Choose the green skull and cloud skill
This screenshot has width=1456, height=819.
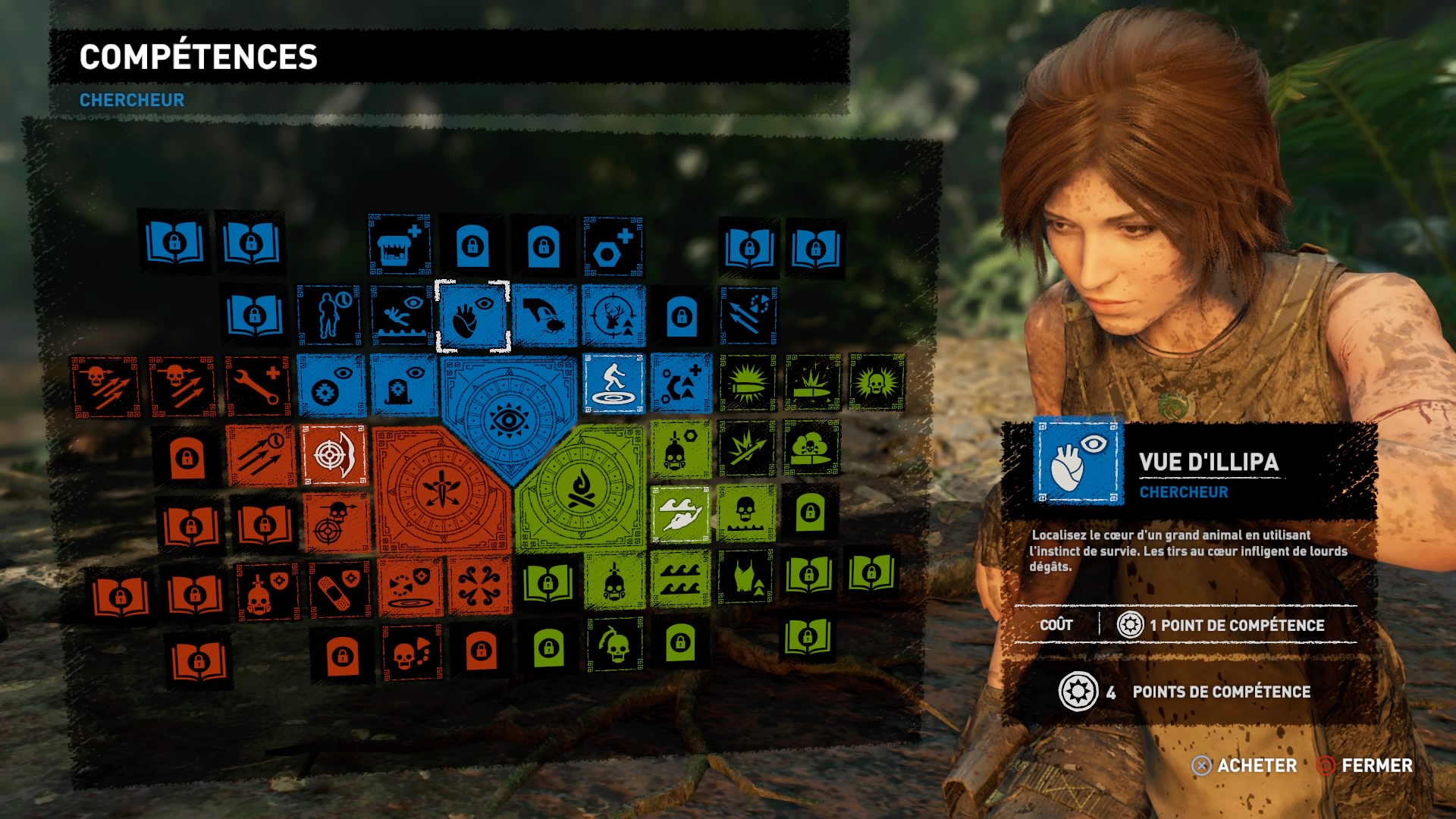point(810,448)
